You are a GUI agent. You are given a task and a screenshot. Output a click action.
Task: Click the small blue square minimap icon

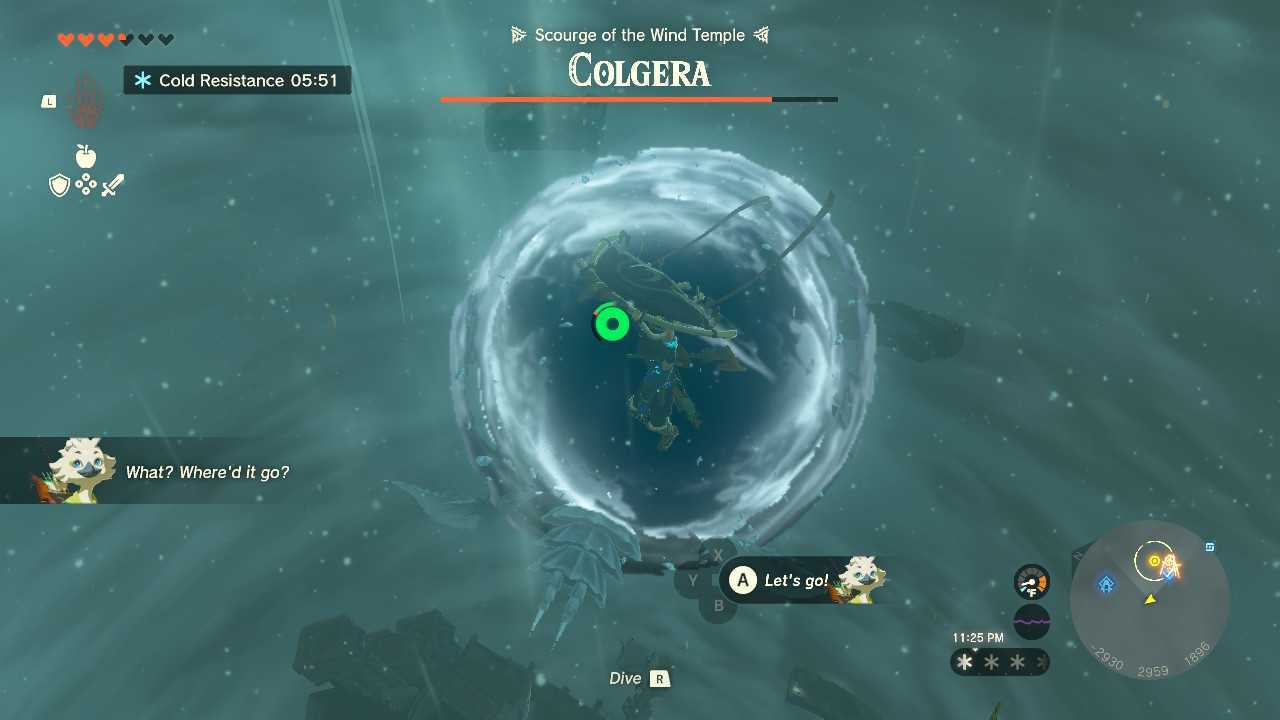(1210, 547)
